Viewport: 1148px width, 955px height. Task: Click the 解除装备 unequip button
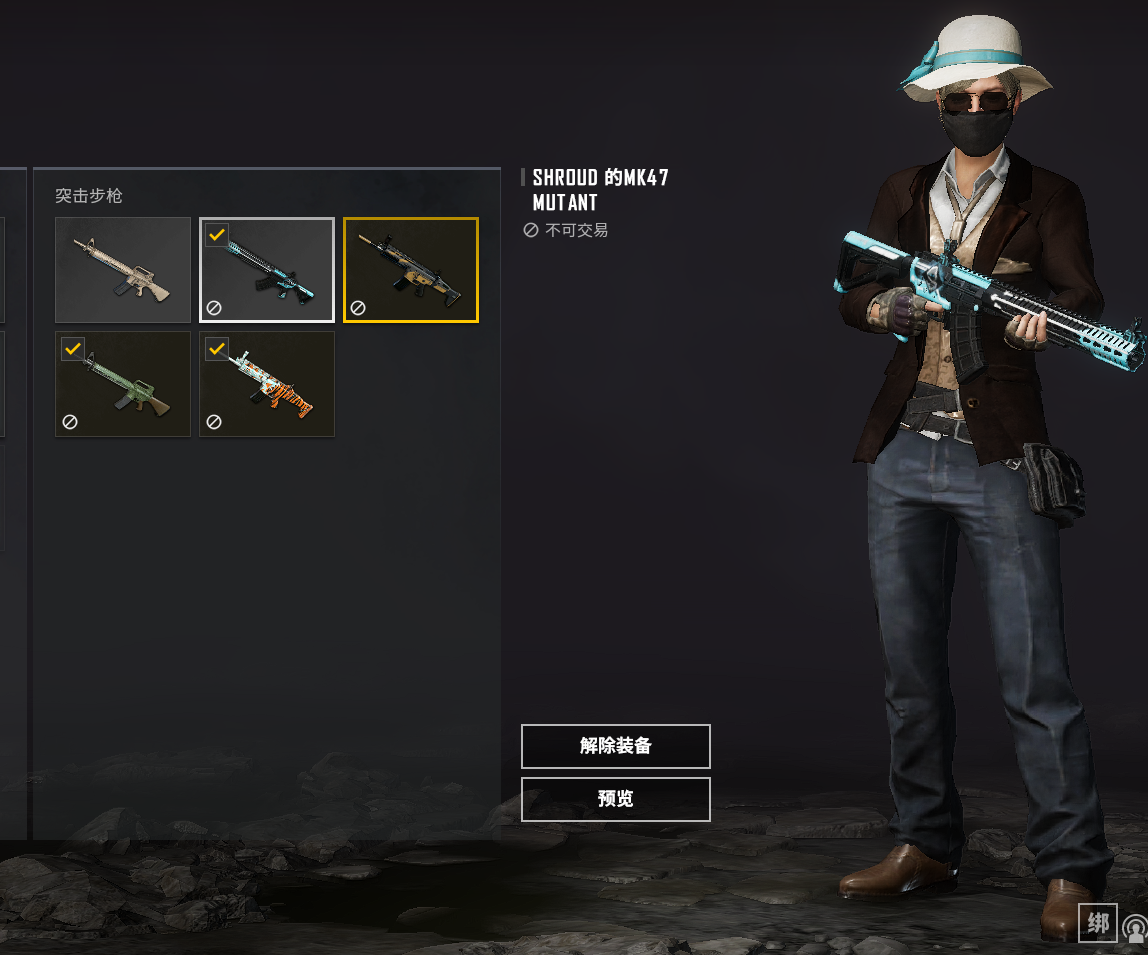[615, 746]
